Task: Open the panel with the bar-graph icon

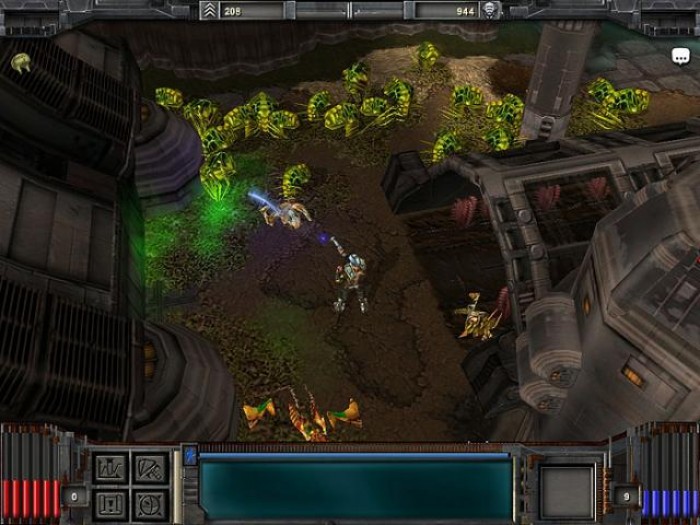Action: (110, 469)
